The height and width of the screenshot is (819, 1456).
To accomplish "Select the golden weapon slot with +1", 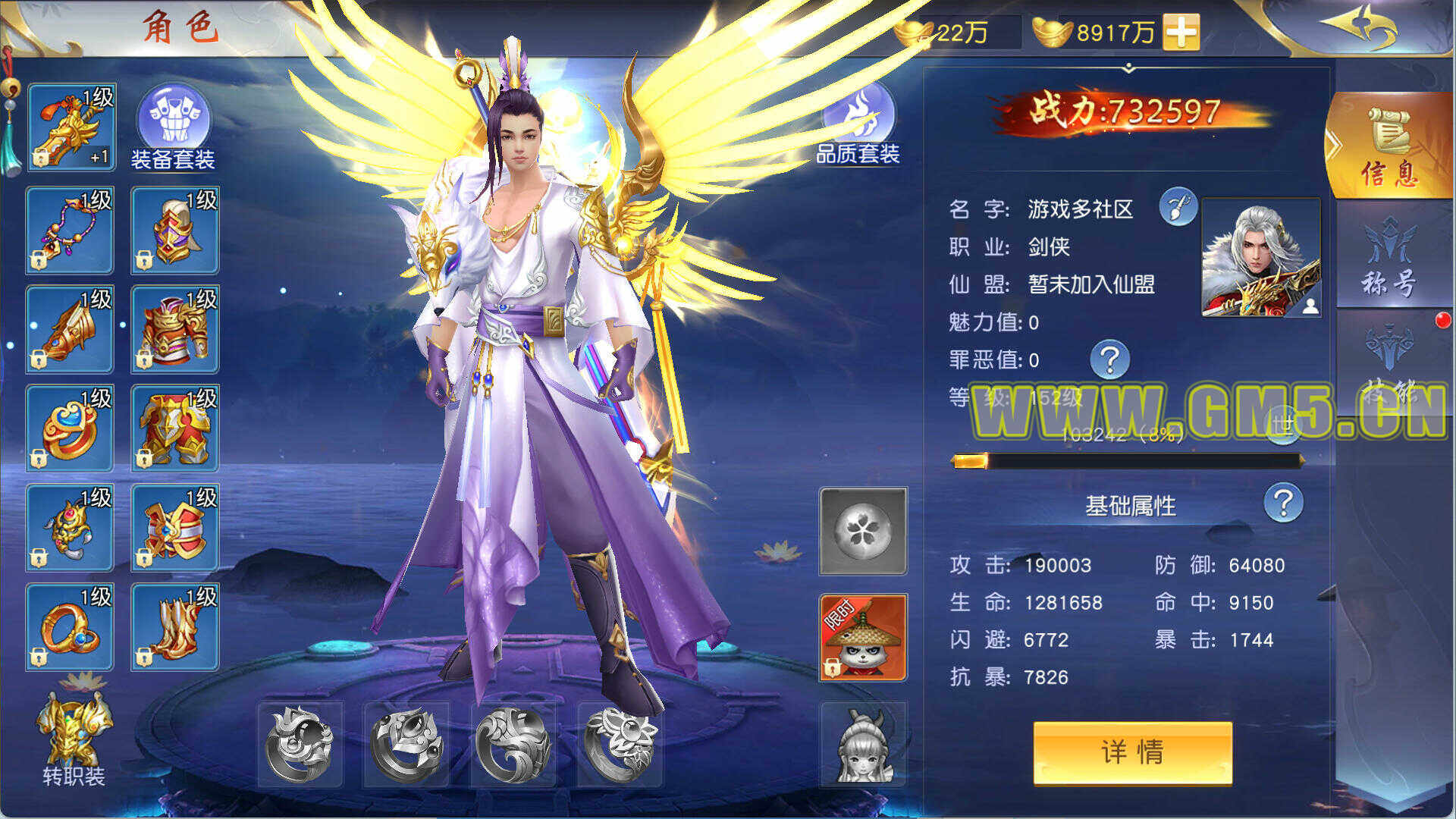I will (71, 127).
